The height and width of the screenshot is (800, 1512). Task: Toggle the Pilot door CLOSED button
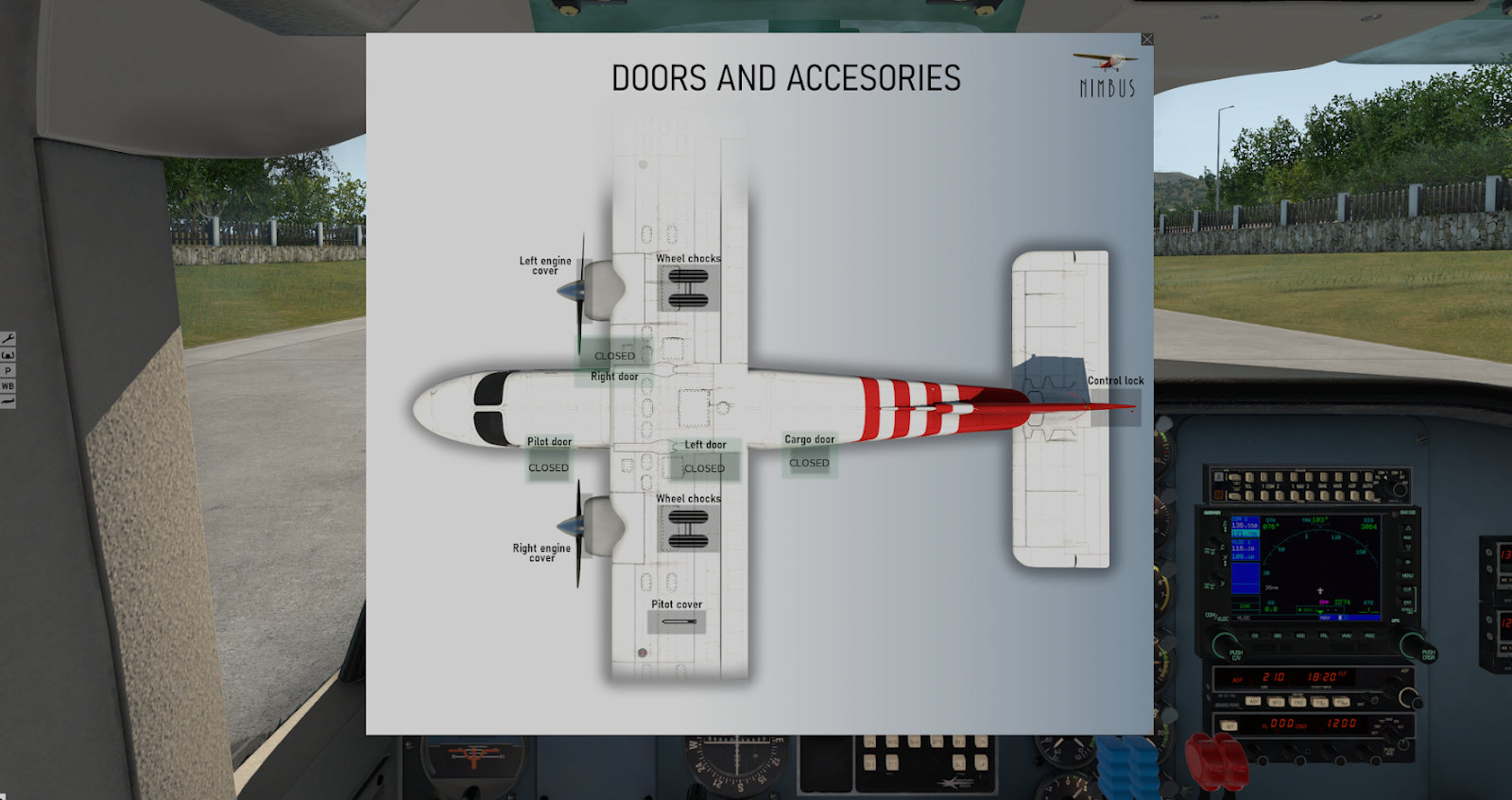click(x=548, y=468)
